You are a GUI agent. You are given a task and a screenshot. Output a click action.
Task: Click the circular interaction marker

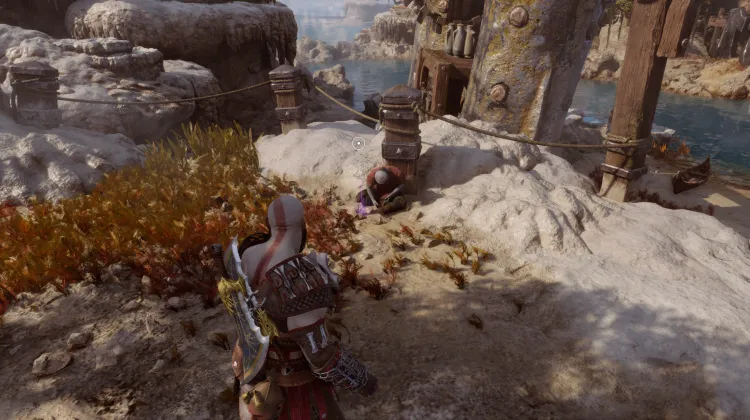(359, 143)
